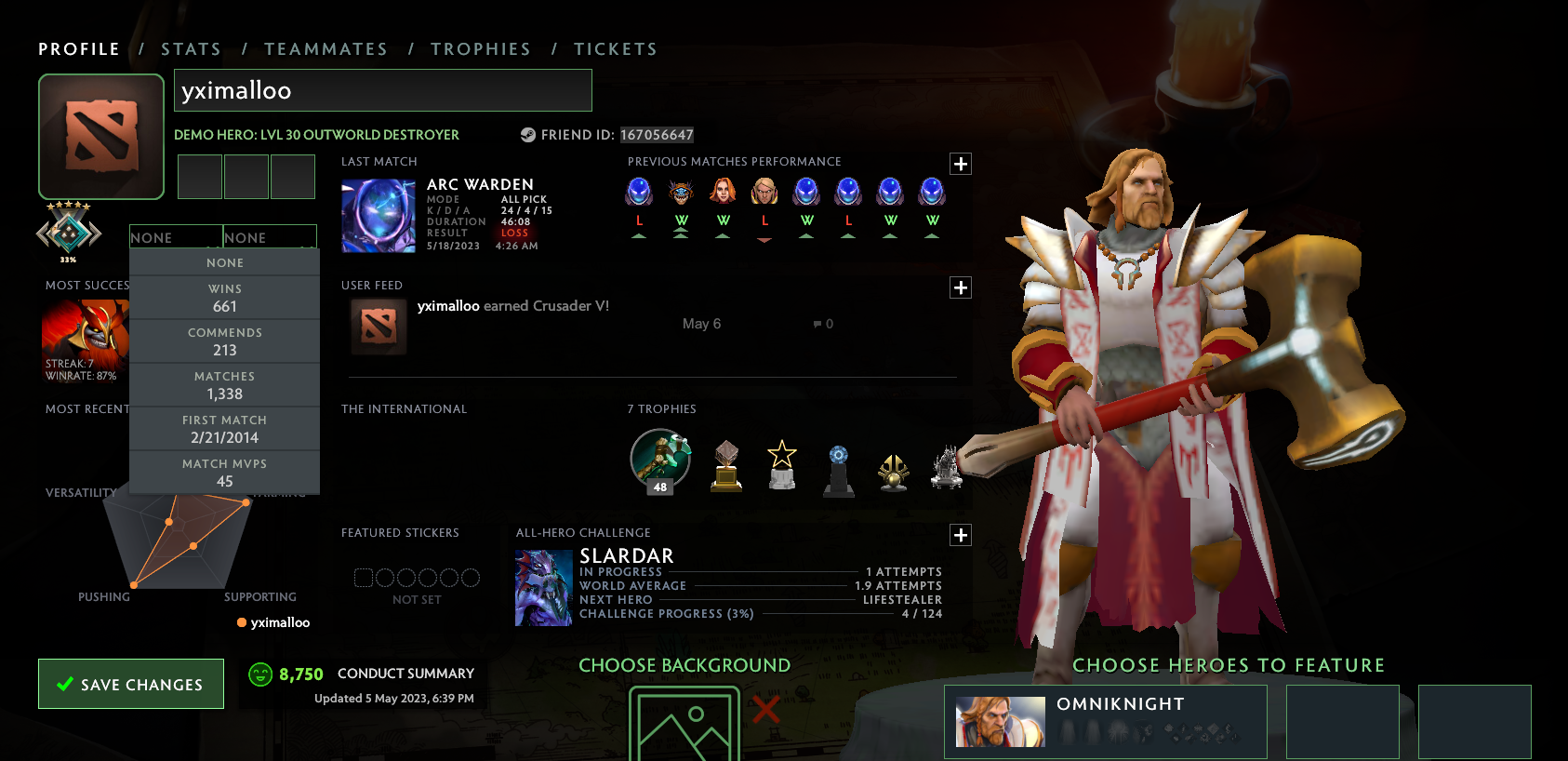Click the yximalloo name input field
This screenshot has width=1568, height=761.
(x=383, y=90)
